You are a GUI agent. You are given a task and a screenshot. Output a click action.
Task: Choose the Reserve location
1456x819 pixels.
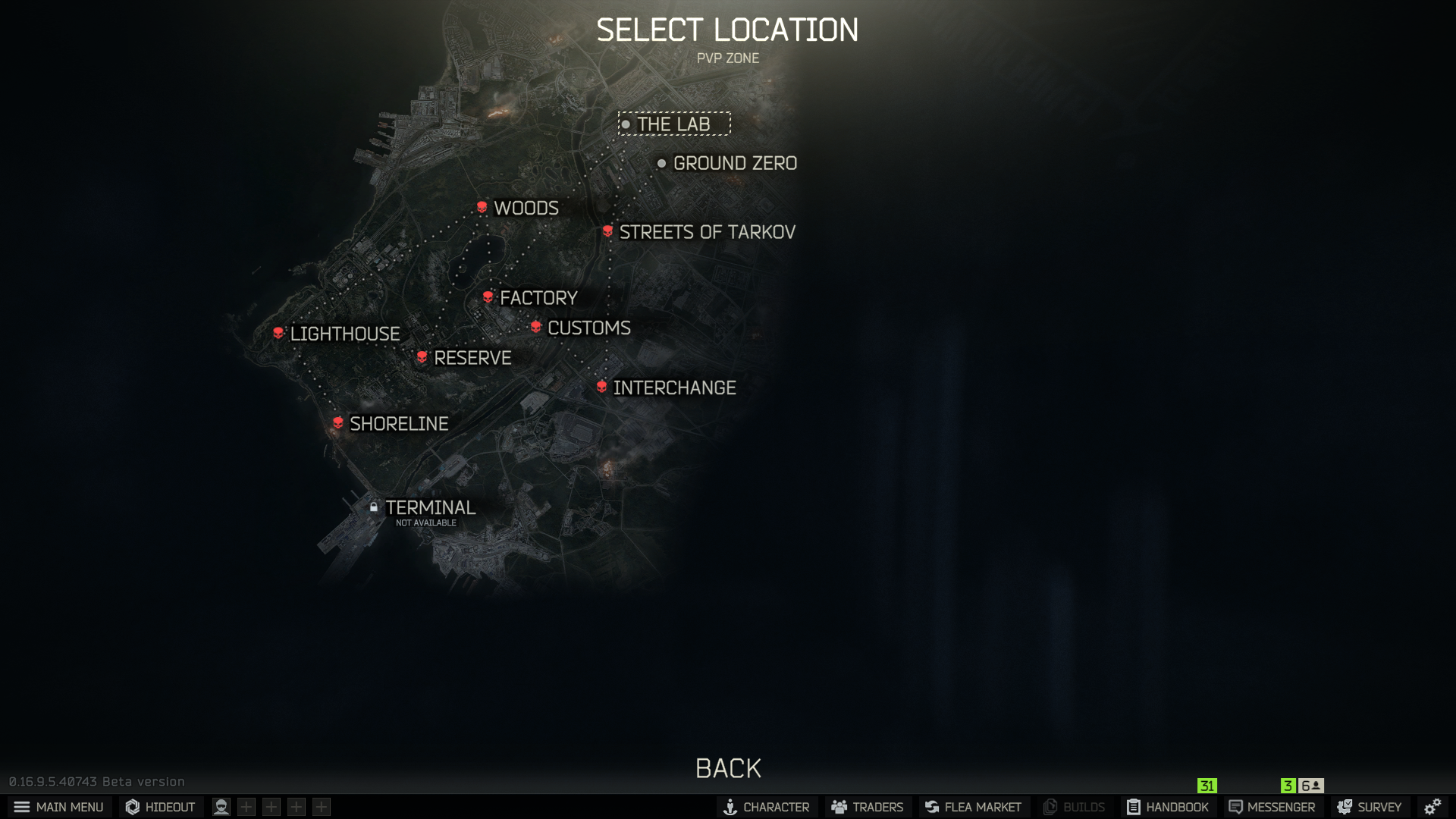(x=472, y=358)
